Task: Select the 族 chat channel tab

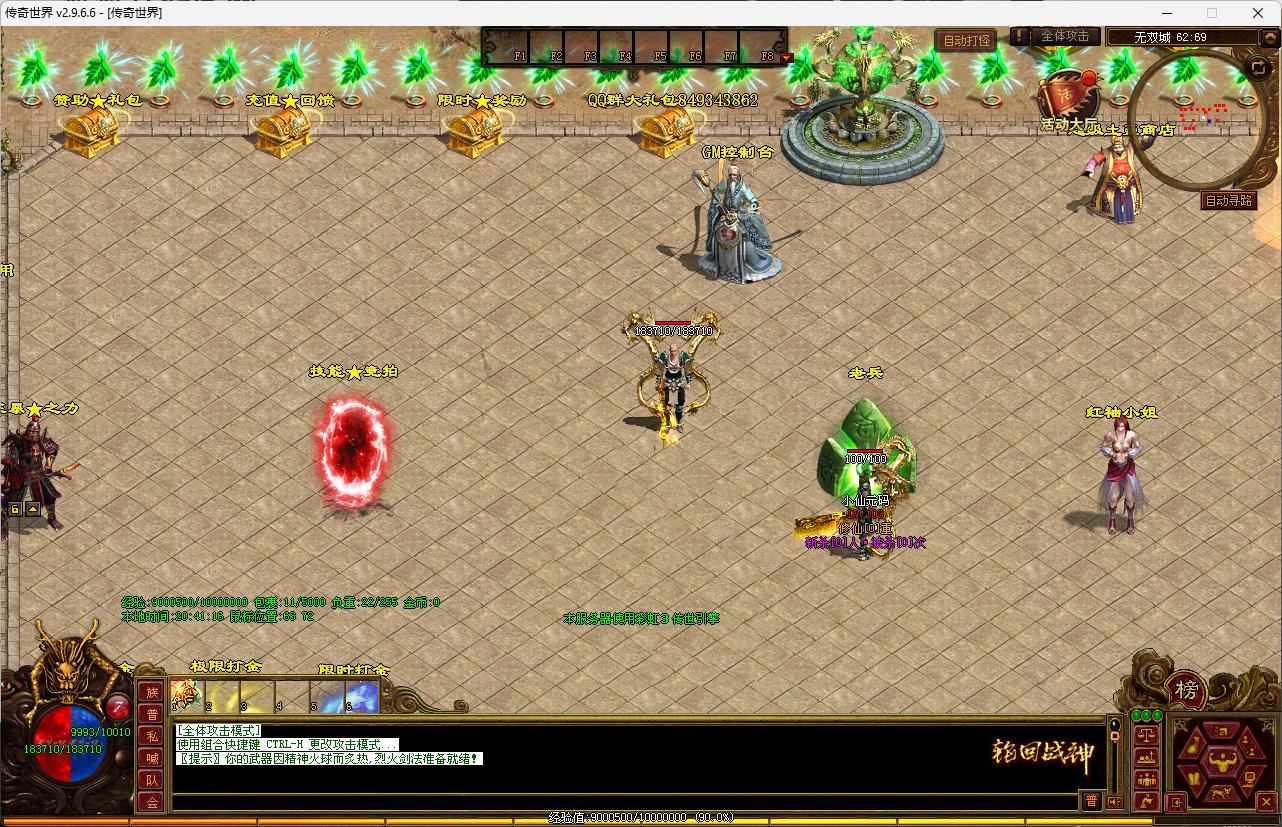Action: coord(150,692)
